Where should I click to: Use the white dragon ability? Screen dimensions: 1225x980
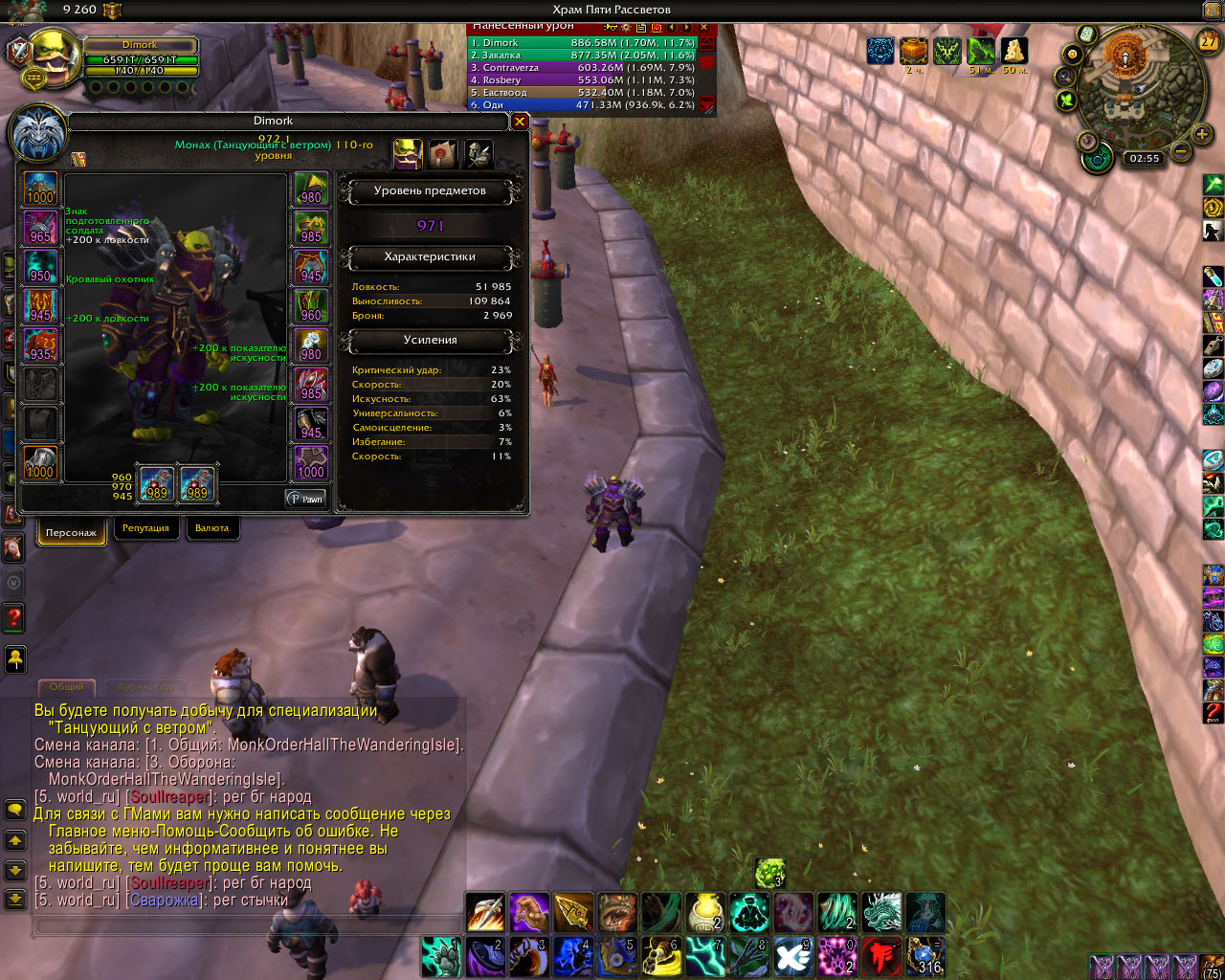[881, 912]
